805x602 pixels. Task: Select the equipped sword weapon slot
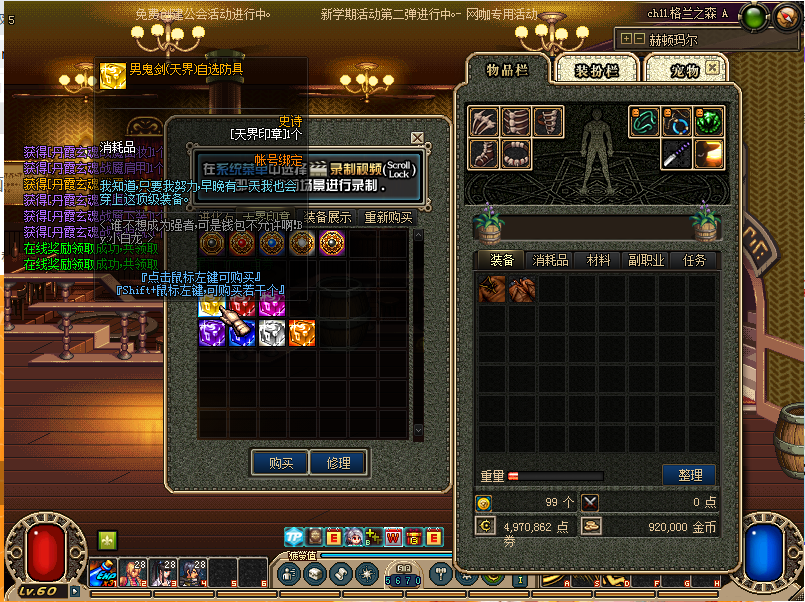coord(676,153)
